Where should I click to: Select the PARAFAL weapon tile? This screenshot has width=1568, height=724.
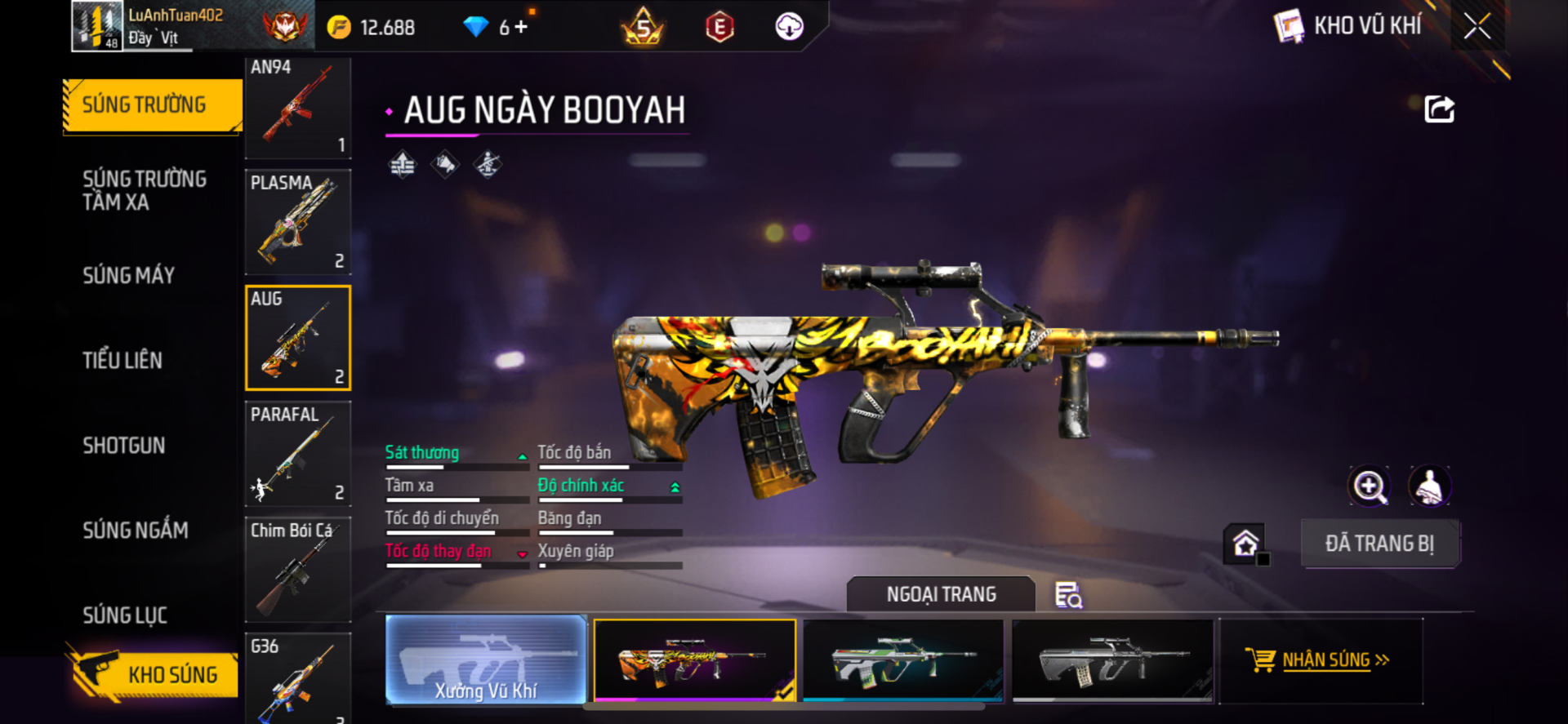click(x=298, y=454)
